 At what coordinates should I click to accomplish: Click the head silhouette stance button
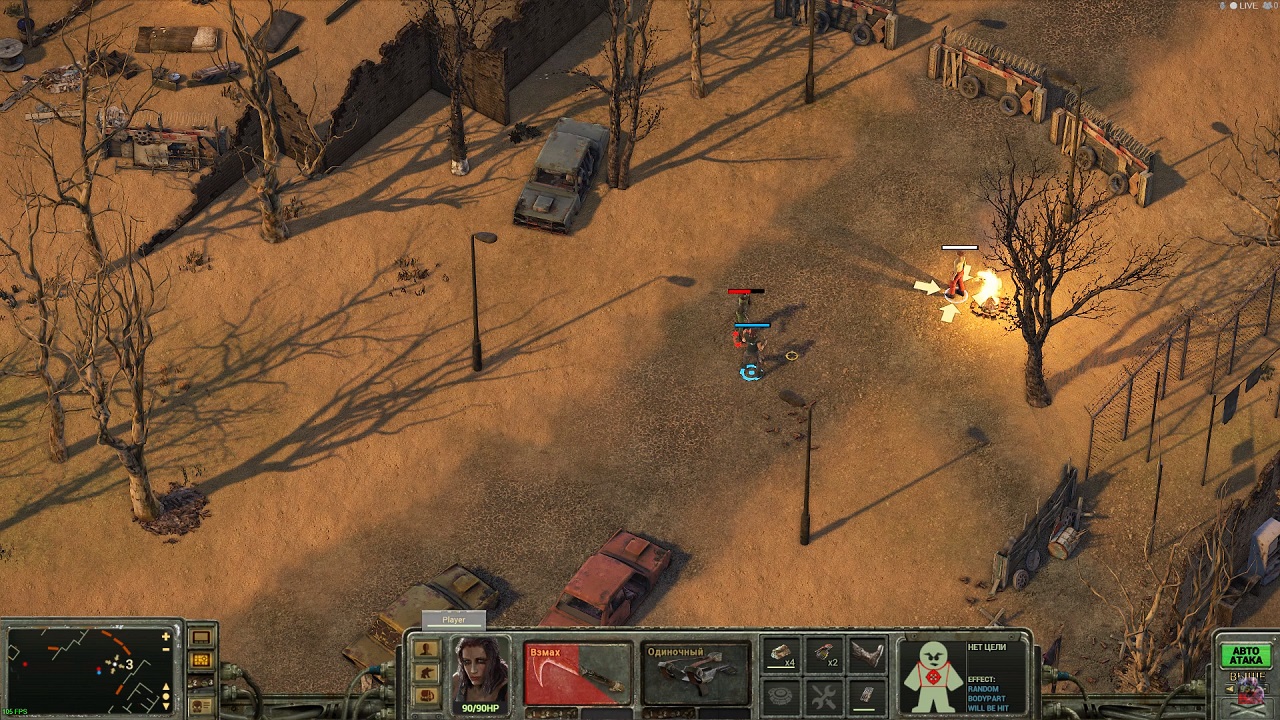click(x=427, y=648)
